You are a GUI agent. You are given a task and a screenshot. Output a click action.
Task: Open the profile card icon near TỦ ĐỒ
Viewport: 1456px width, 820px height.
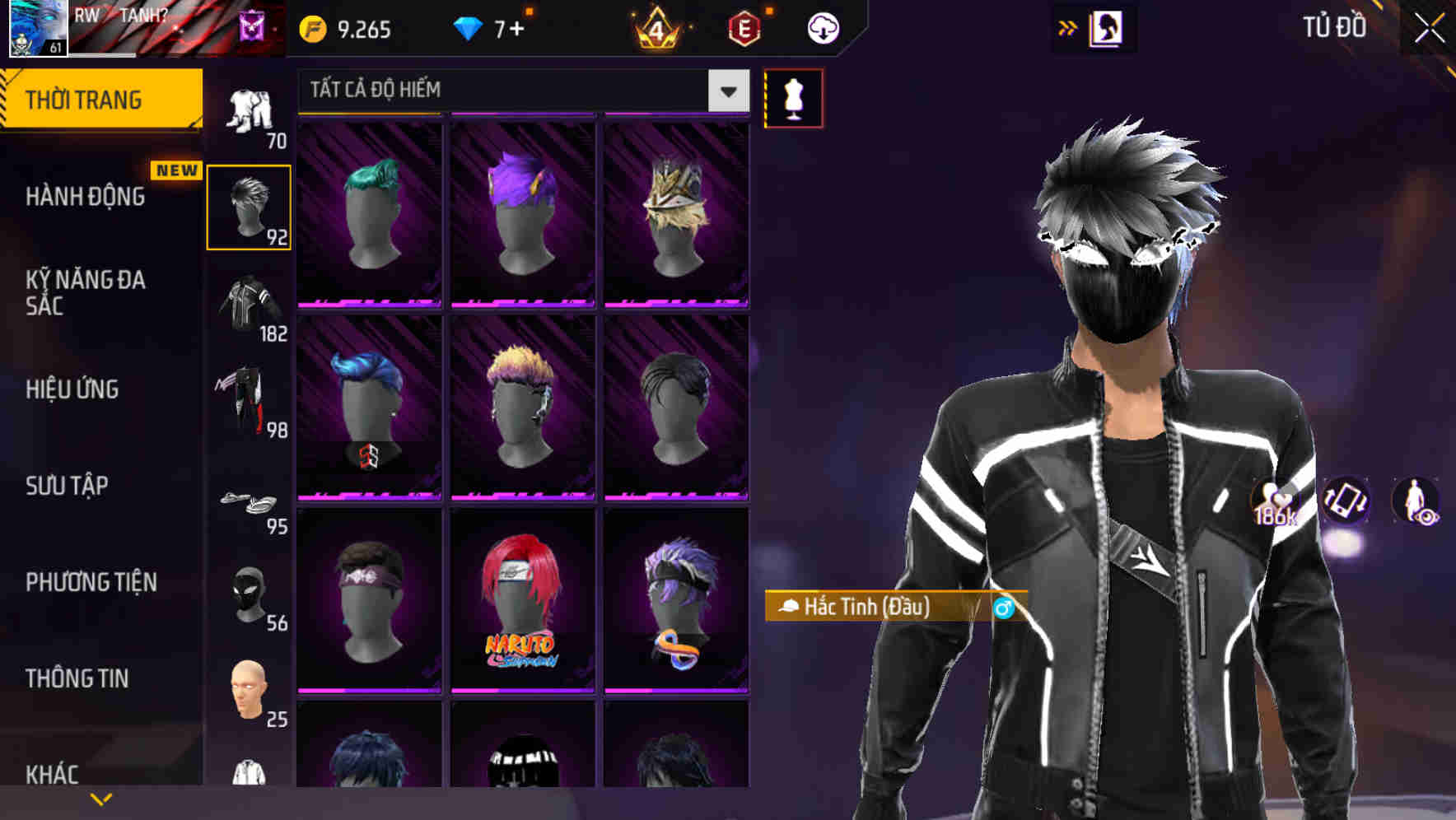tap(1106, 27)
